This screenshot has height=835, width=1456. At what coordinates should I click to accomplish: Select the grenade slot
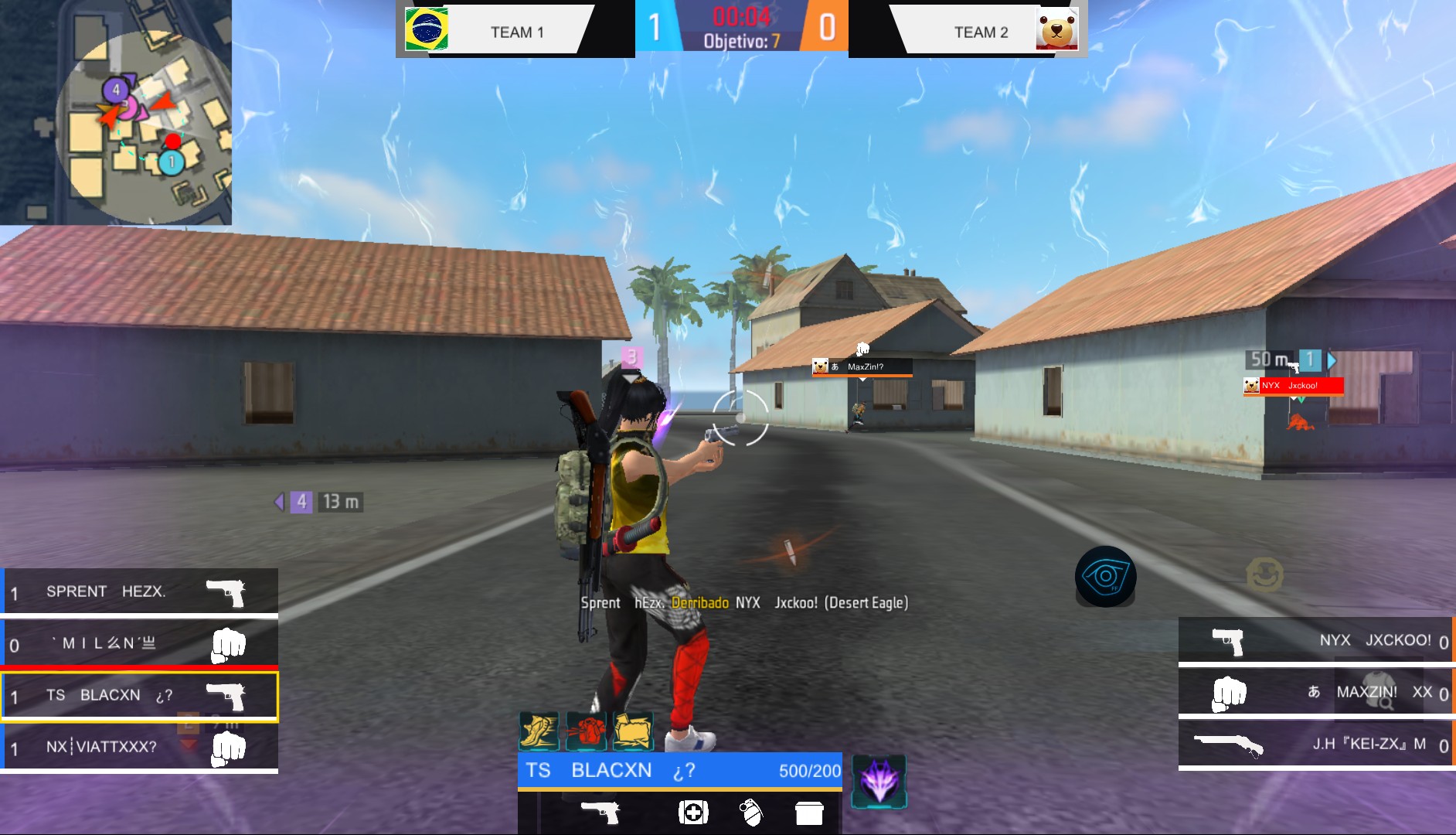point(752,813)
